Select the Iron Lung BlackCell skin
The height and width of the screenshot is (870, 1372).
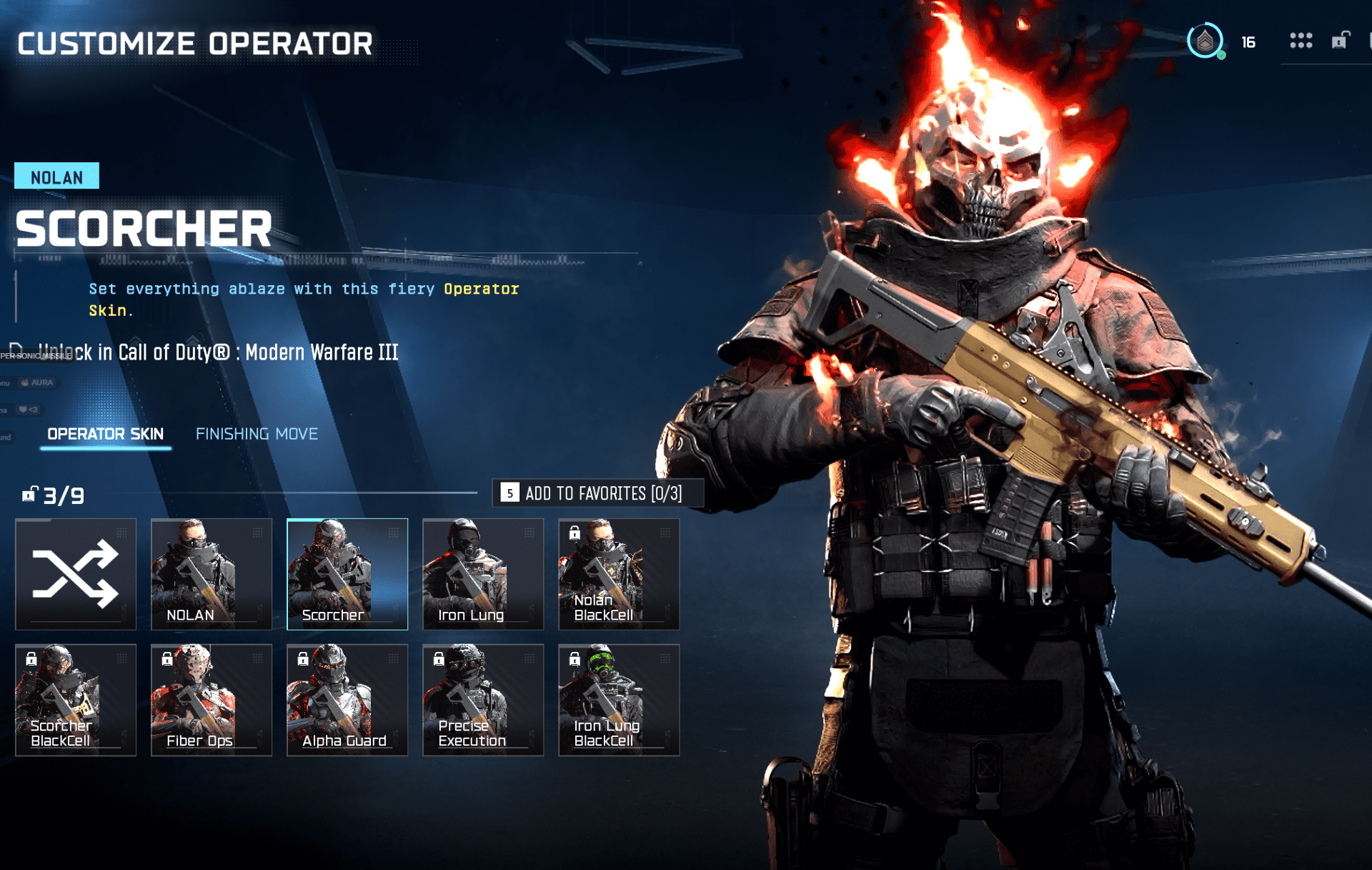point(619,700)
